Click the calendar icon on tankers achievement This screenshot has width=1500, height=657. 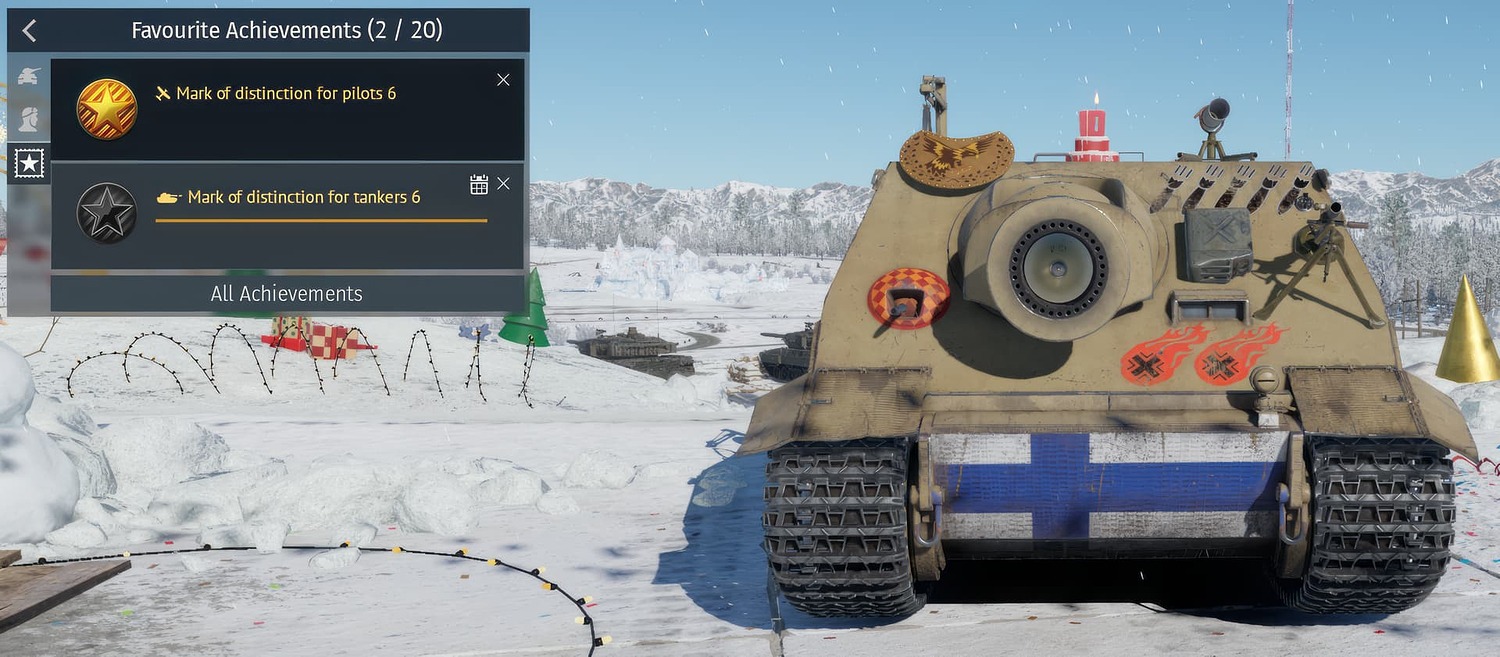pos(479,184)
